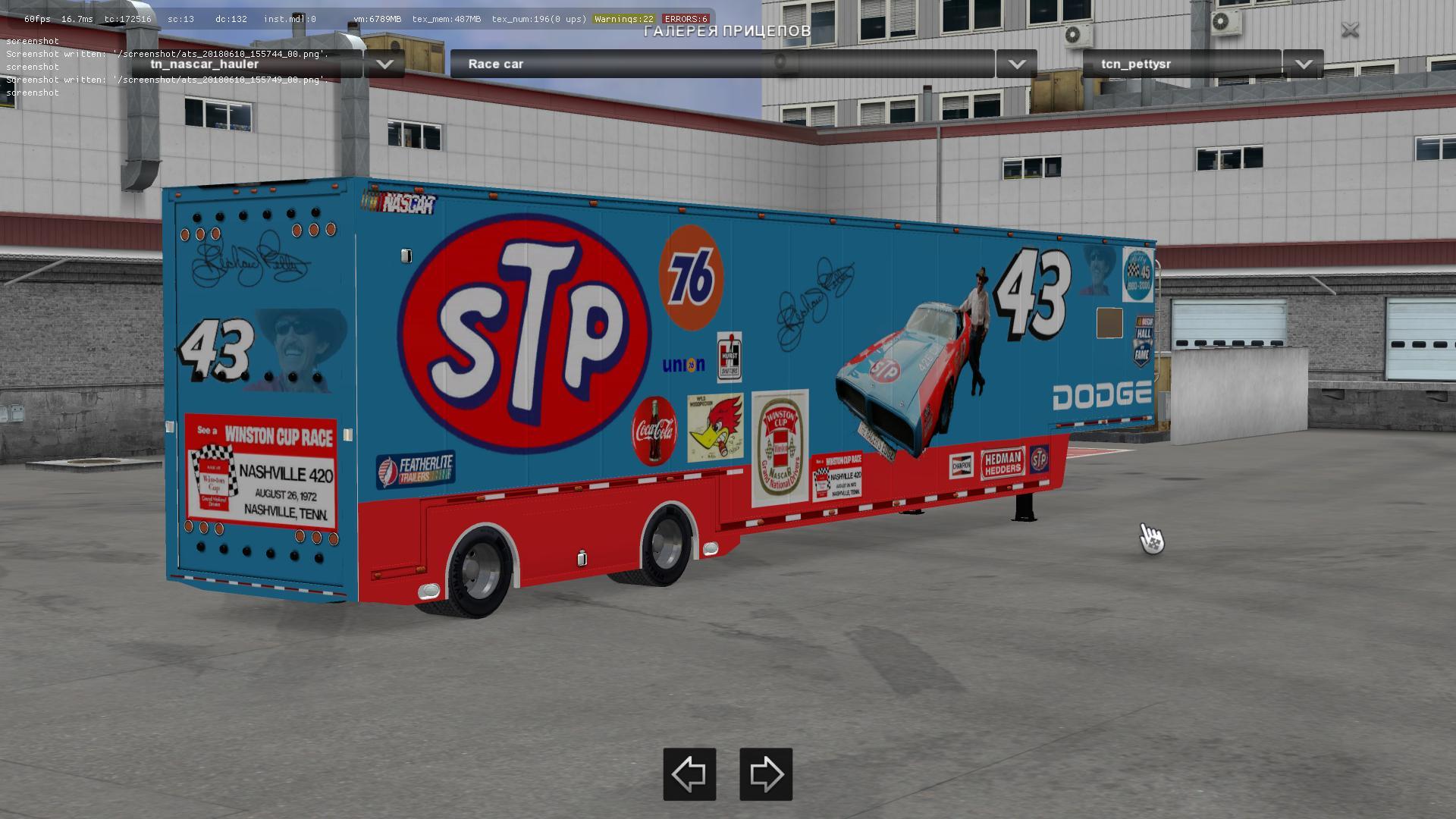Open the tcn_pettysr skin dropdown
The height and width of the screenshot is (819, 1456).
click(x=1303, y=64)
